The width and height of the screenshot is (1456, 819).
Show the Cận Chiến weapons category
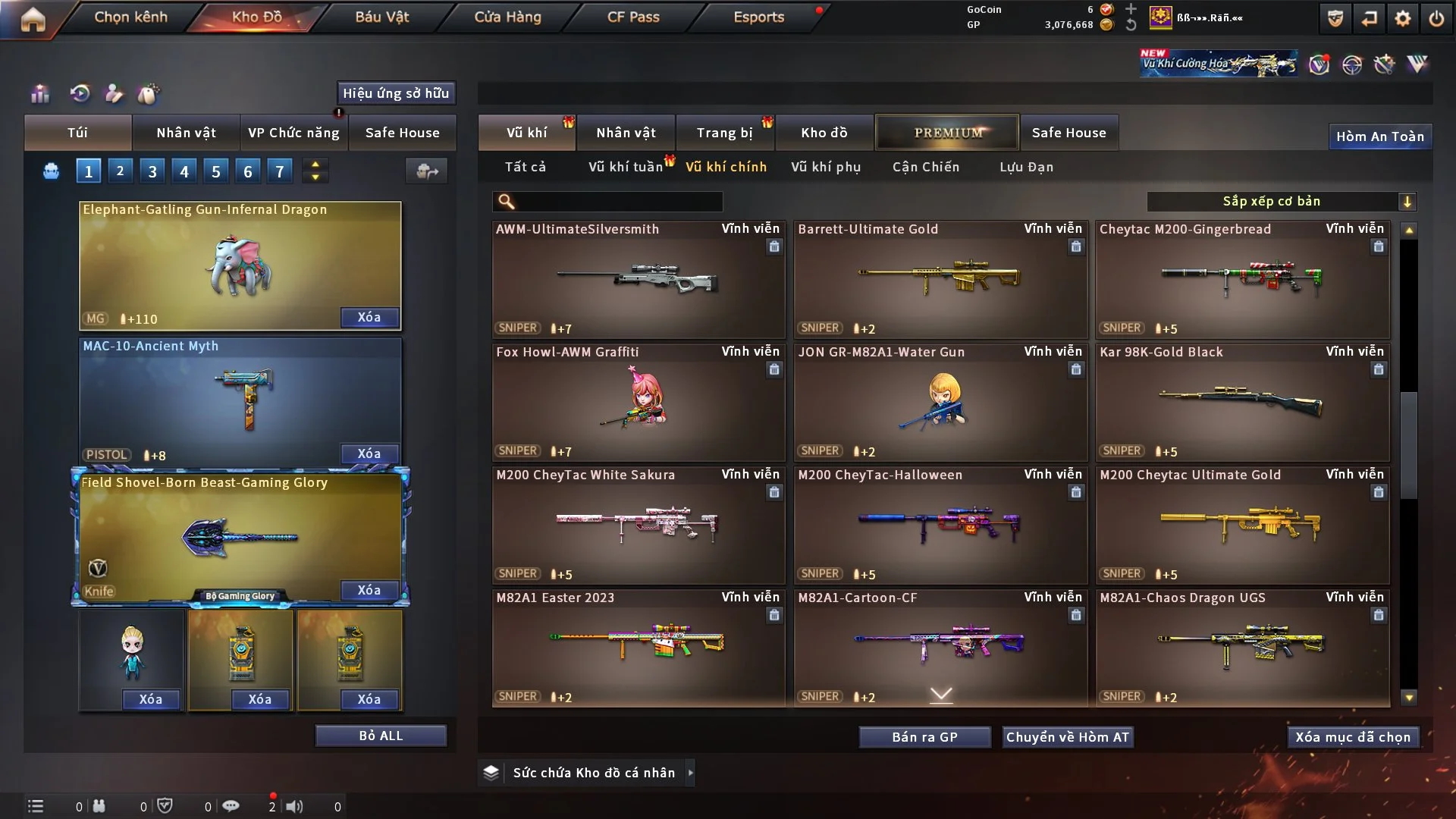[926, 167]
